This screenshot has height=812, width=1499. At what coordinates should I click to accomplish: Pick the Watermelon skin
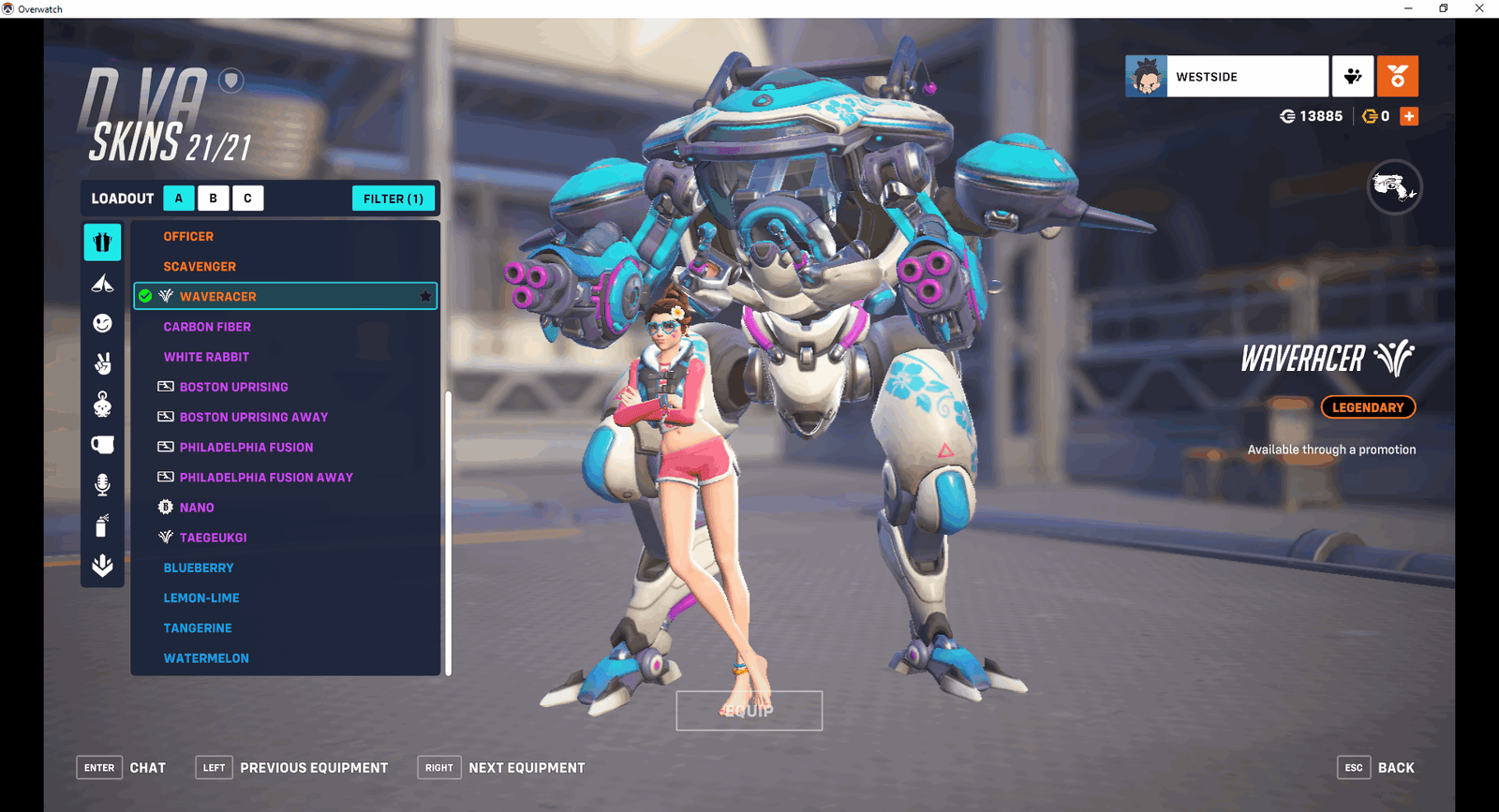tap(206, 658)
